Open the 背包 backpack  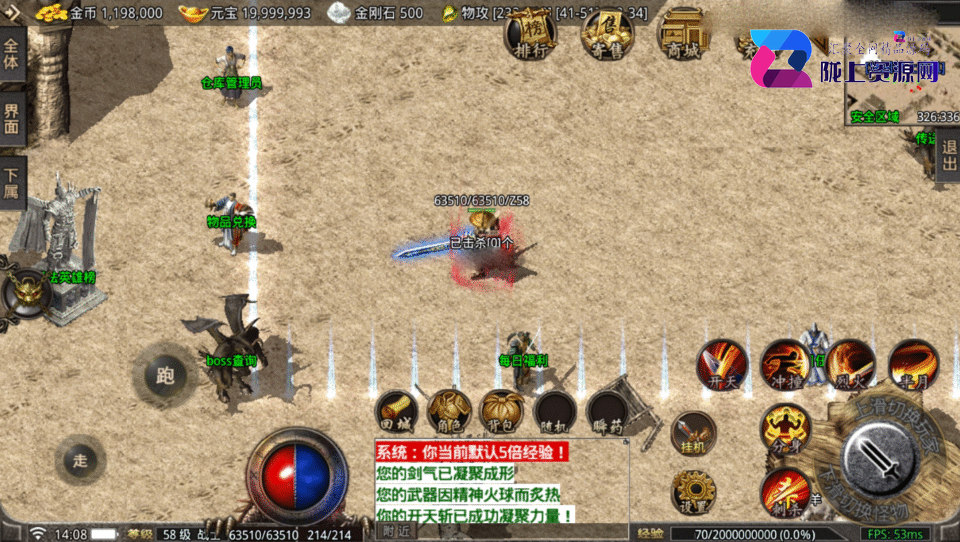502,411
